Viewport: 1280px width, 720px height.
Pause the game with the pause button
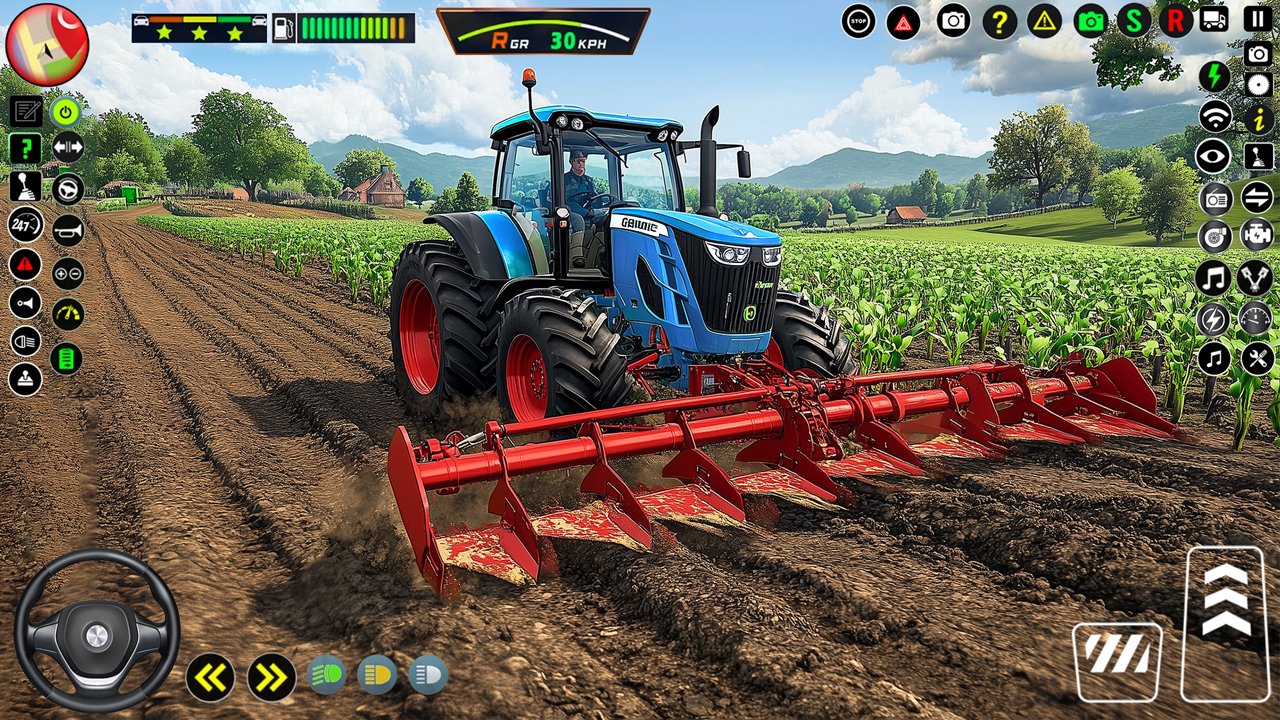pyautogui.click(x=1257, y=17)
